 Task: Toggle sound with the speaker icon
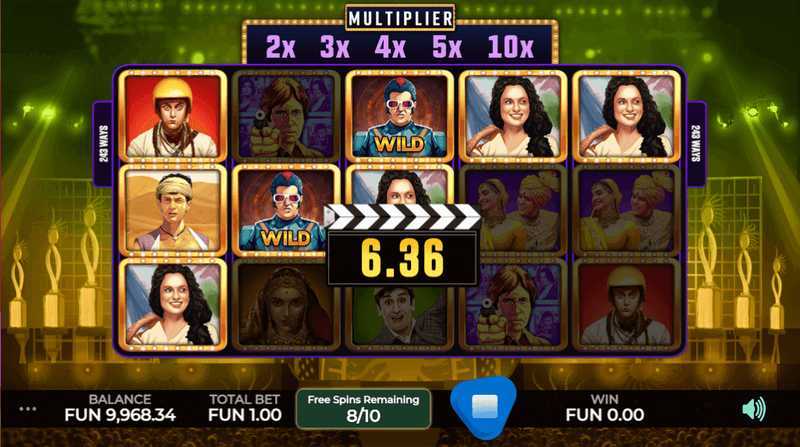click(753, 408)
